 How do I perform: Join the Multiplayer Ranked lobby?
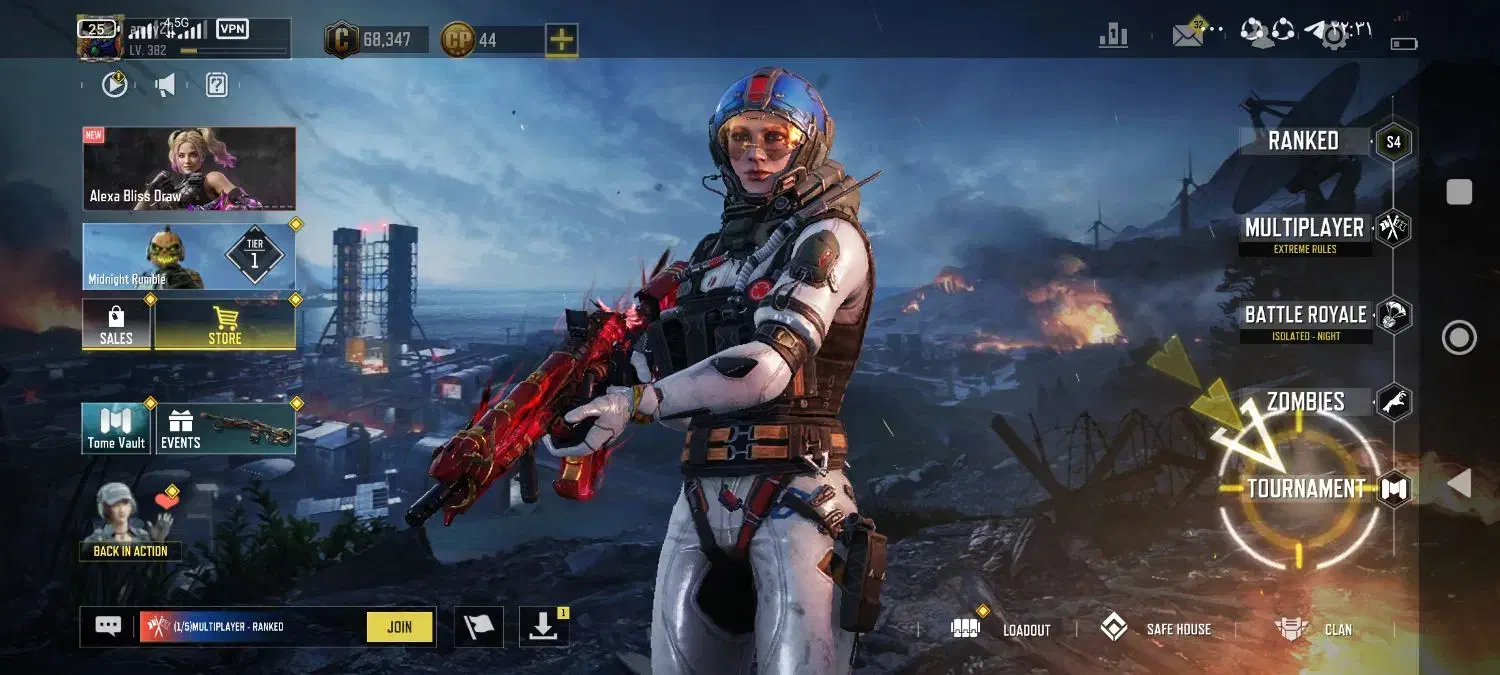coord(399,627)
